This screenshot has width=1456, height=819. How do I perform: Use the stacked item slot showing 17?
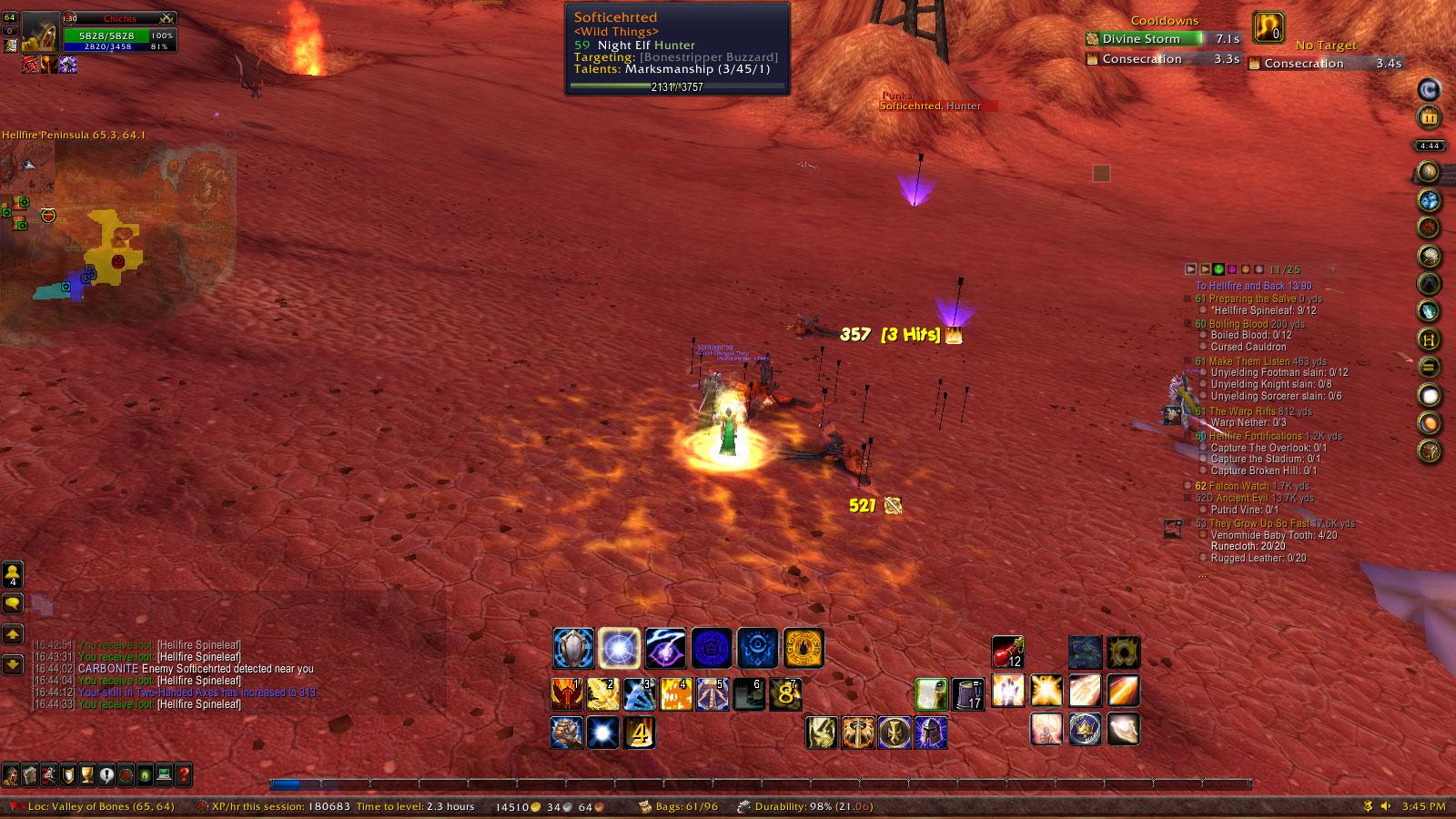(968, 694)
